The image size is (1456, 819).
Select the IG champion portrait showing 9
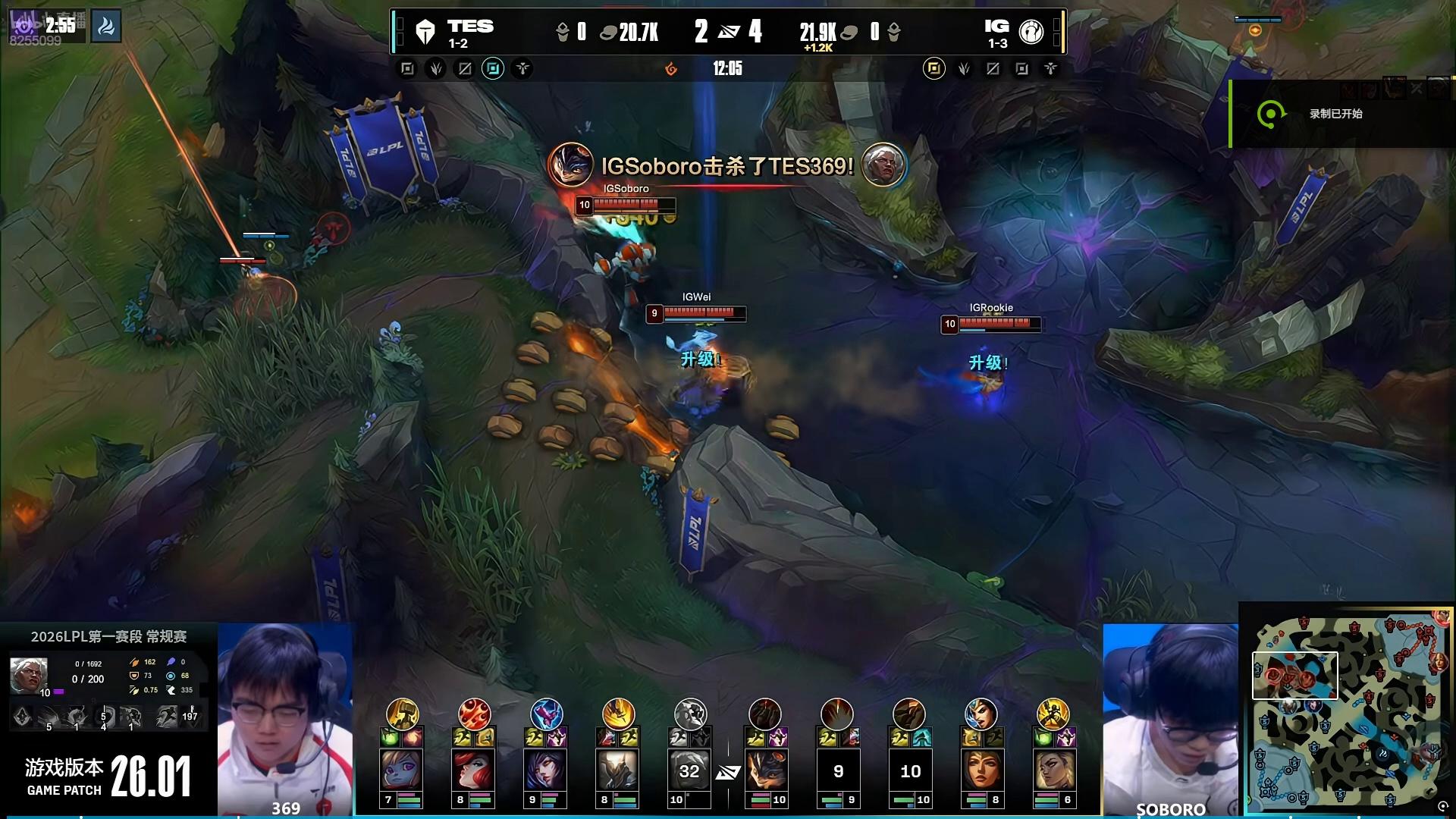(838, 770)
